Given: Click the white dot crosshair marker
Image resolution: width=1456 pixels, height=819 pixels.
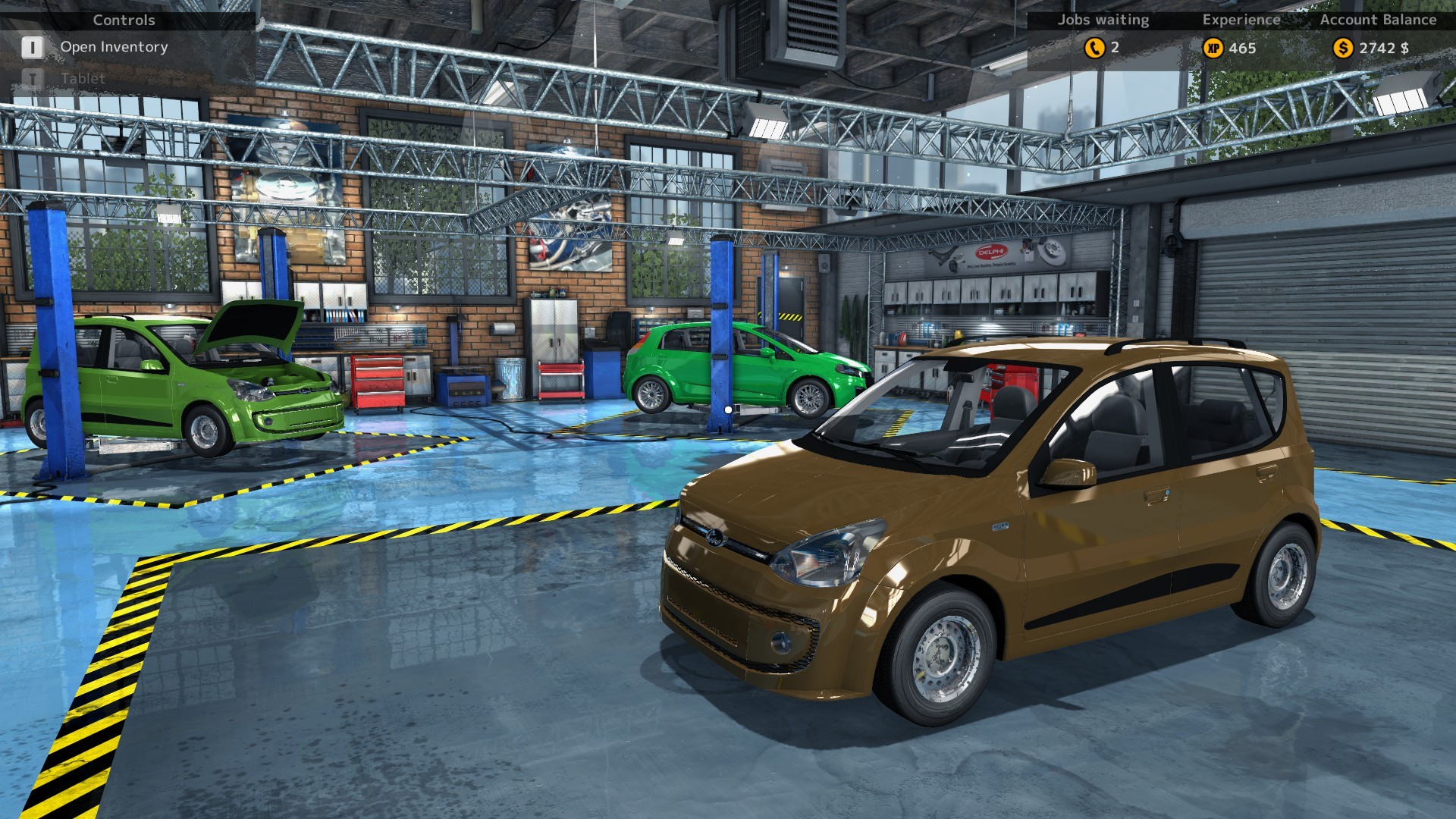Looking at the screenshot, I should (x=727, y=409).
